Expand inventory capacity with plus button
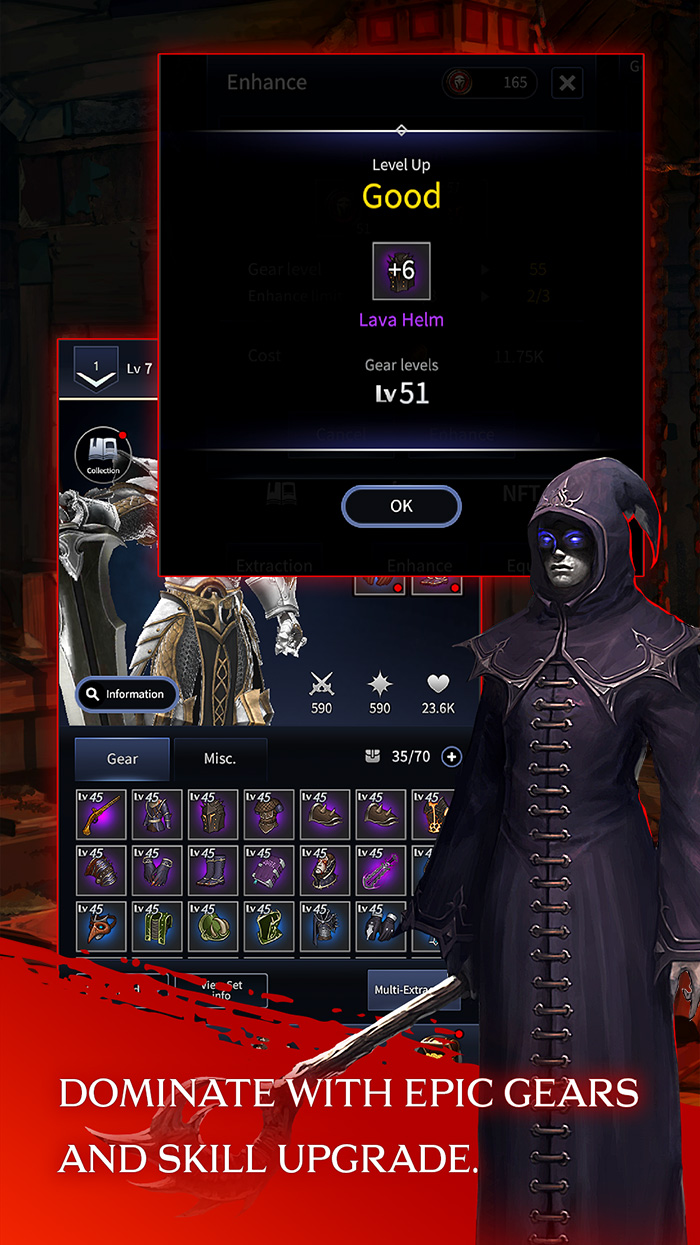Image resolution: width=700 pixels, height=1245 pixels. click(452, 757)
